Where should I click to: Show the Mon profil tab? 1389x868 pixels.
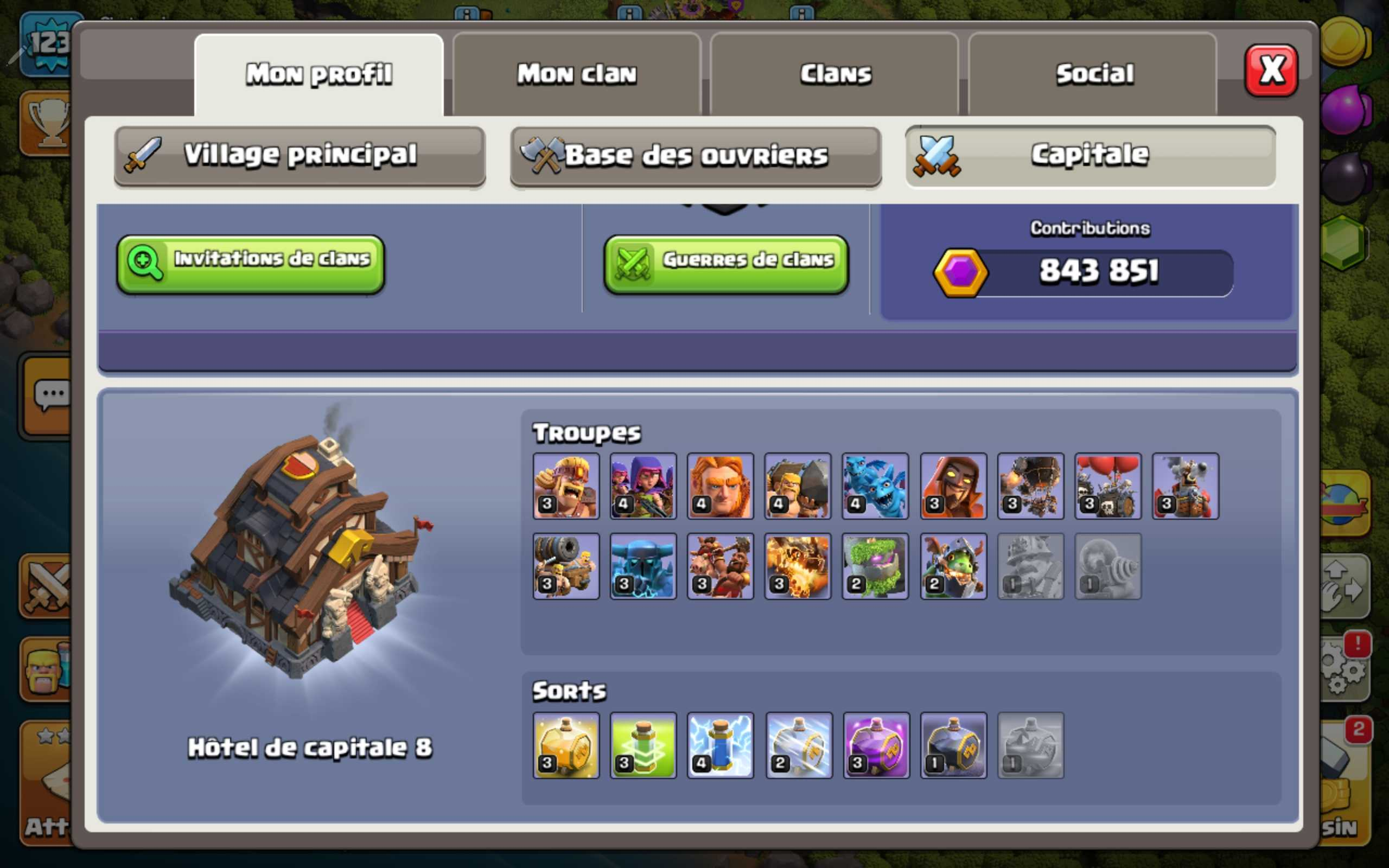click(x=319, y=74)
